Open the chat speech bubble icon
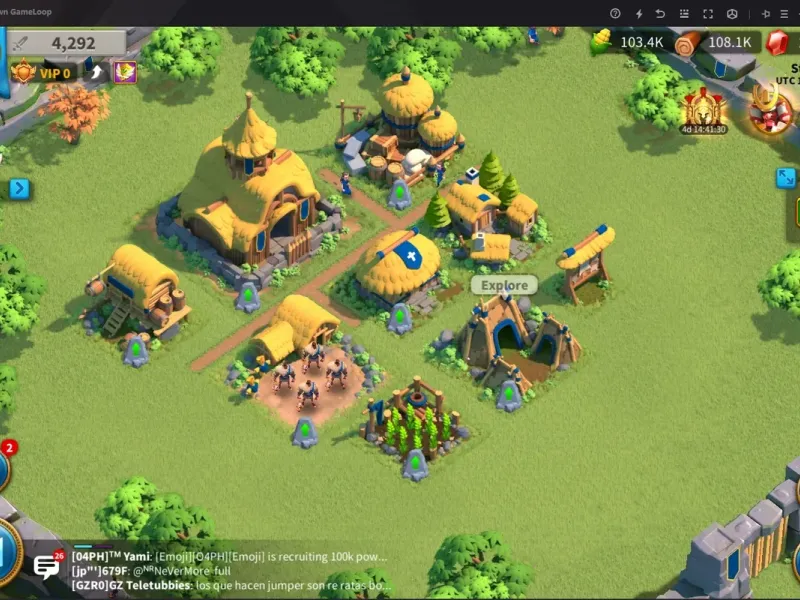This screenshot has height=600, width=800. click(47, 566)
